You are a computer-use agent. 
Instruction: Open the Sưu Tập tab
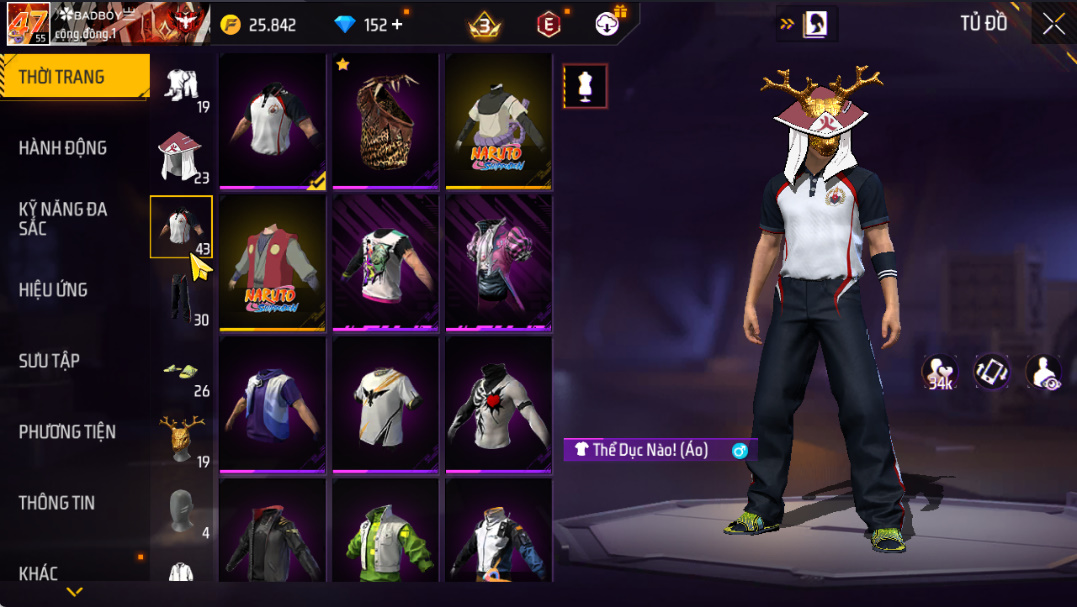pos(49,361)
